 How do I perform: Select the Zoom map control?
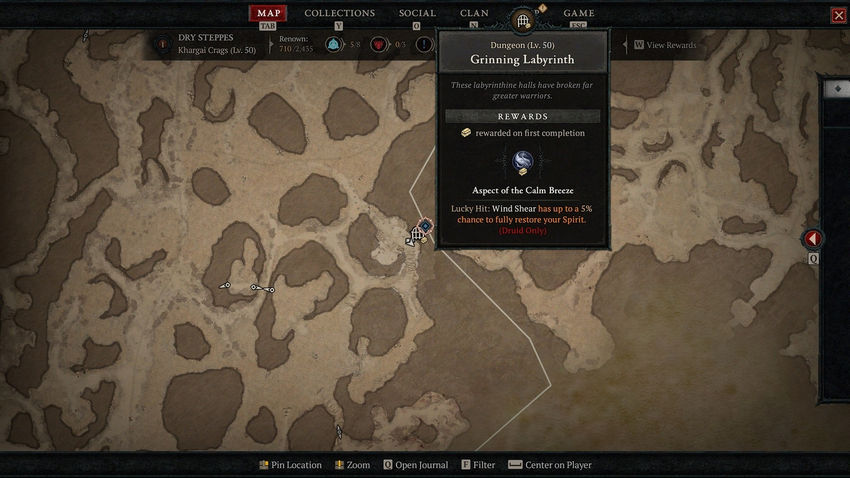click(x=353, y=465)
